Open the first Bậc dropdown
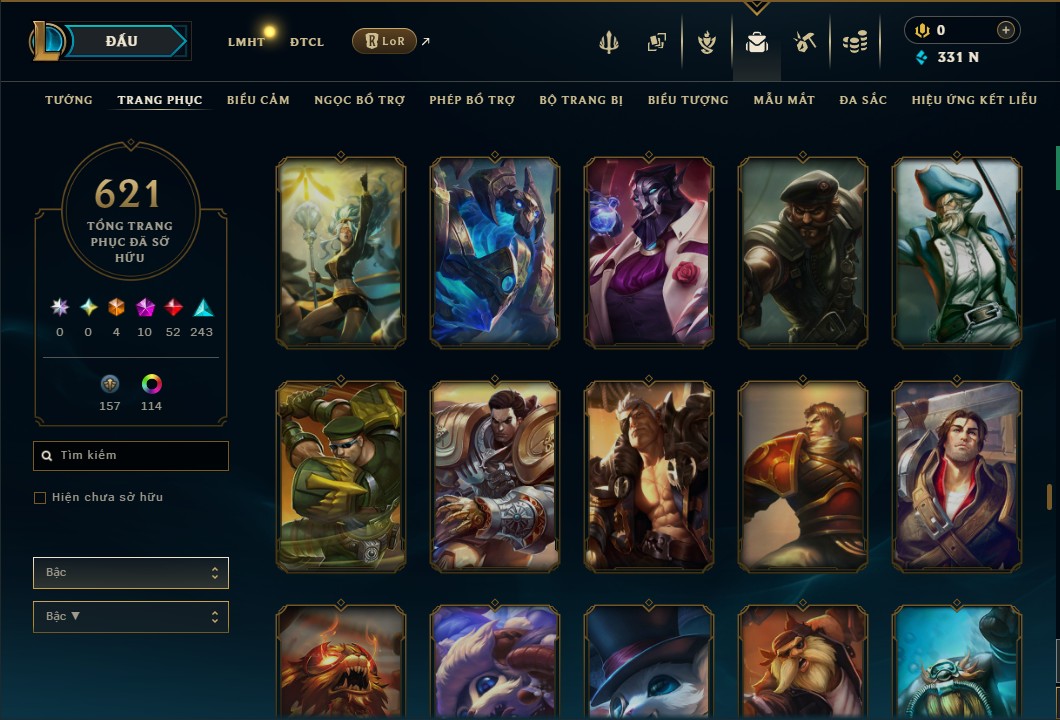 131,573
